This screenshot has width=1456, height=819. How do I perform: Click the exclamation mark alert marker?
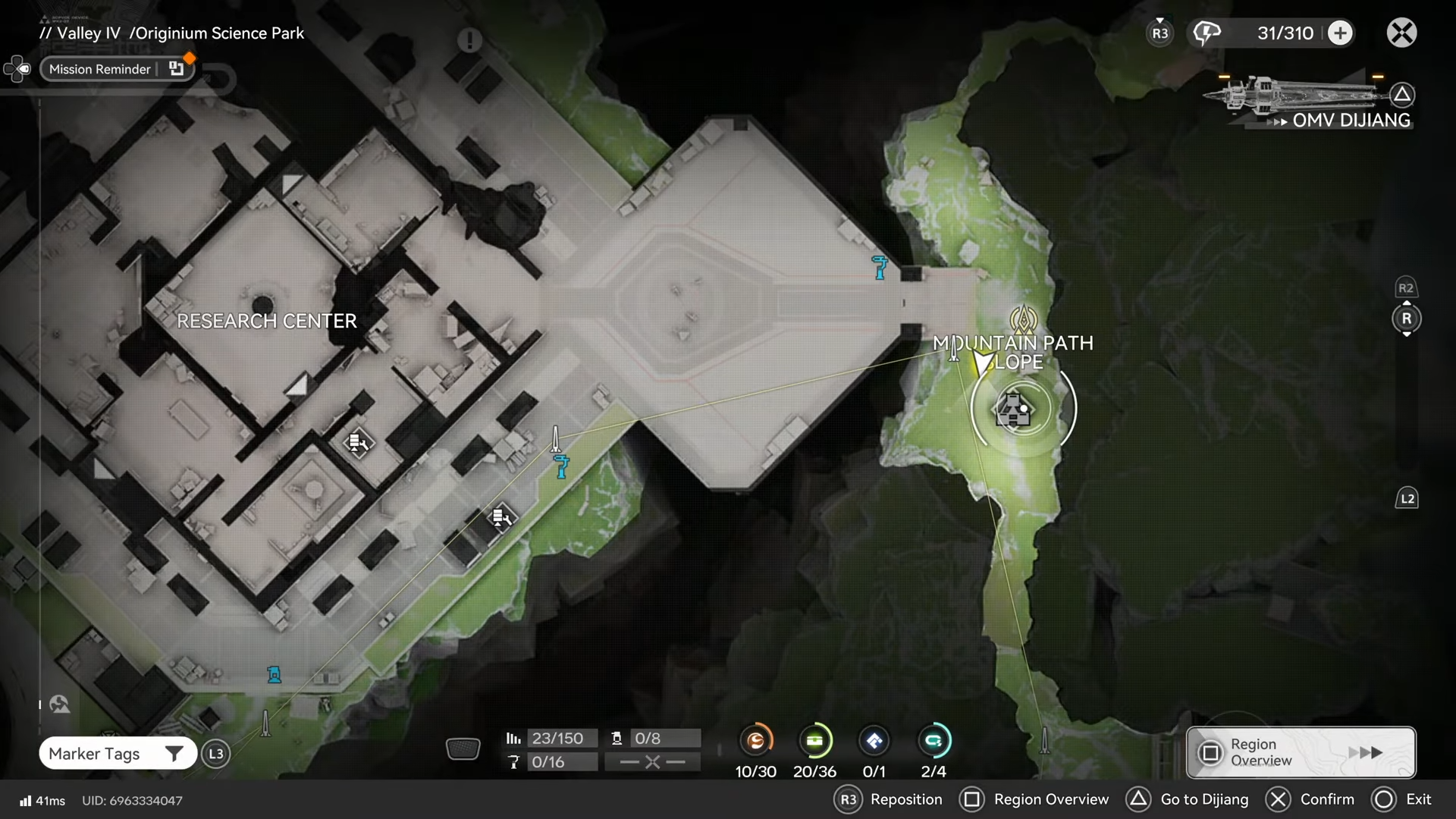469,39
